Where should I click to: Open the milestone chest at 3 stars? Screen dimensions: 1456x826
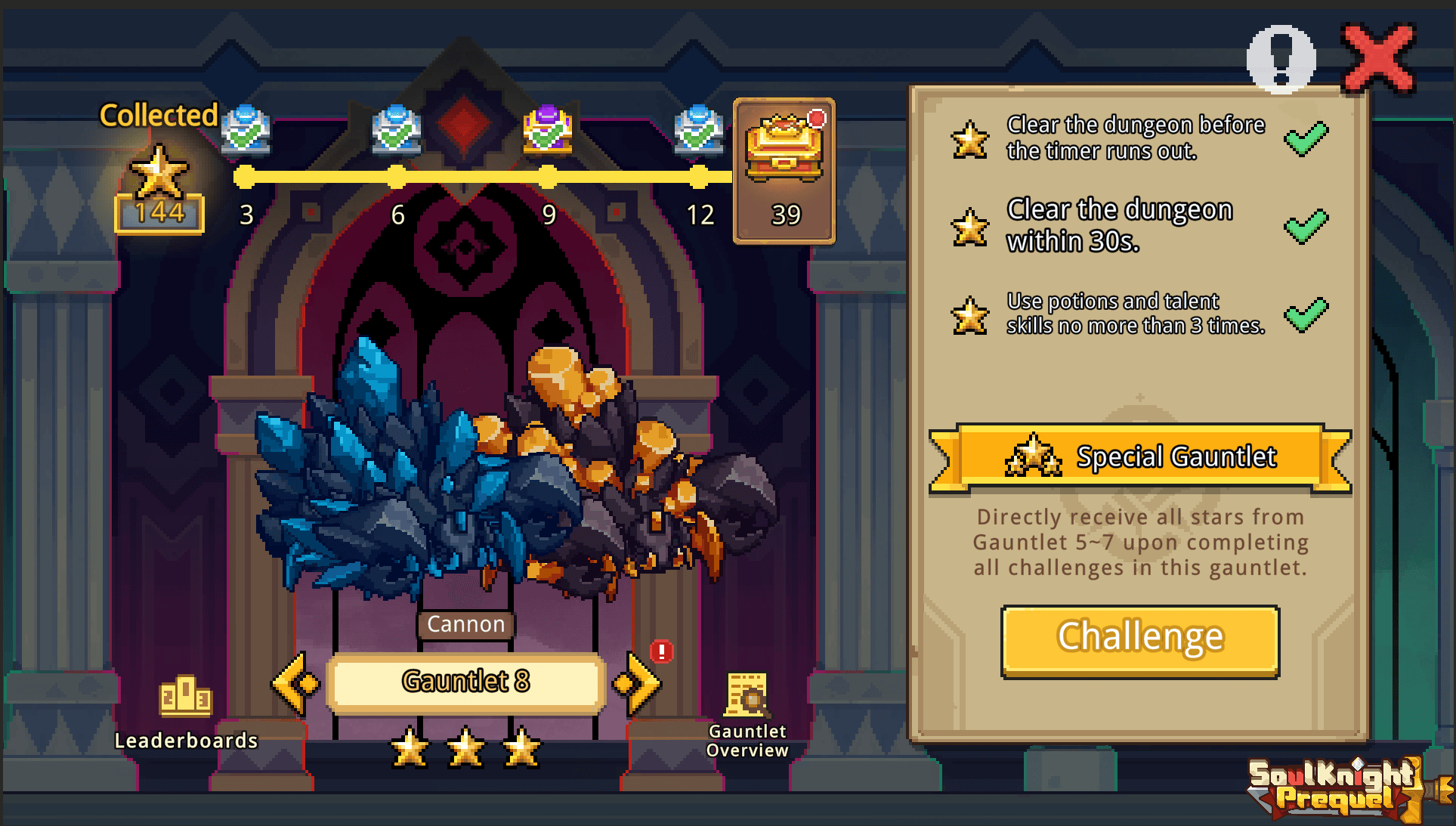pyautogui.click(x=246, y=130)
